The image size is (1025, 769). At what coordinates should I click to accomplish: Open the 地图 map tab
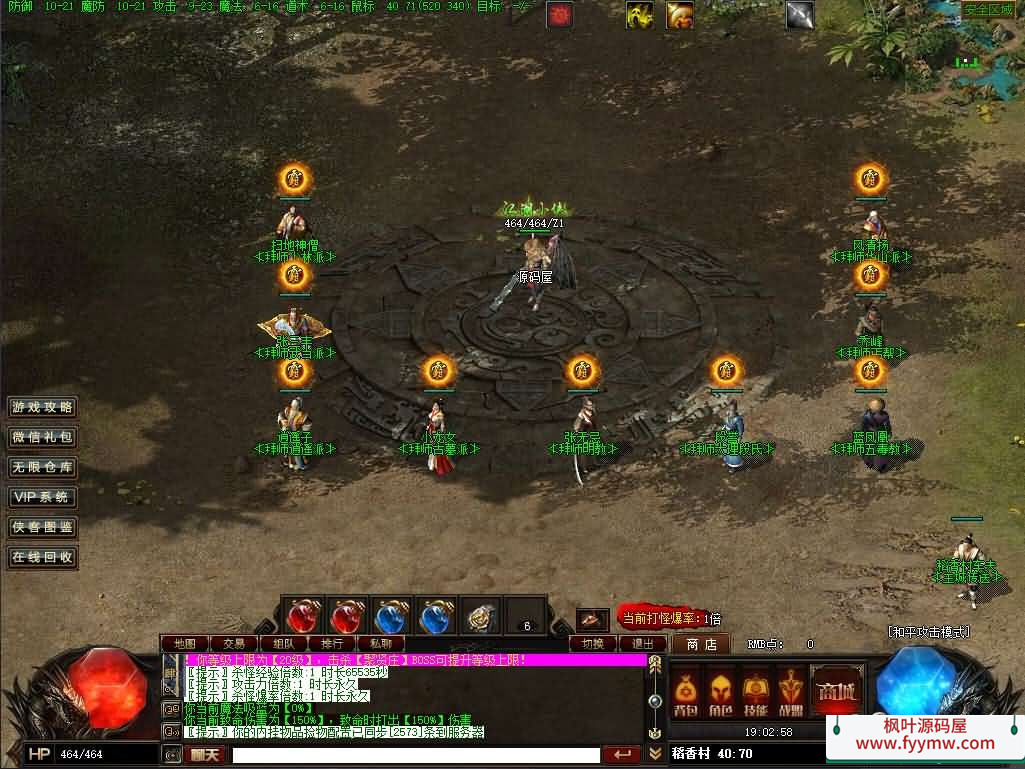pyautogui.click(x=184, y=644)
